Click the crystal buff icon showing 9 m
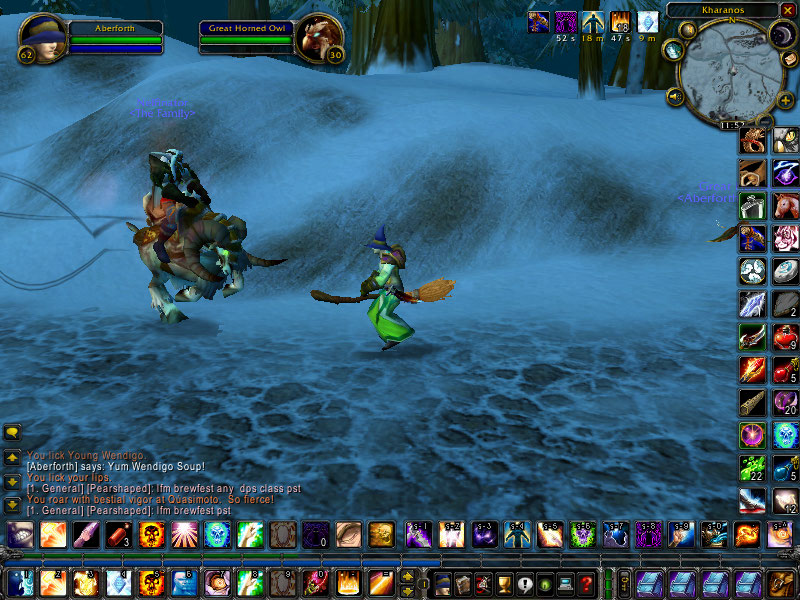 [x=649, y=21]
